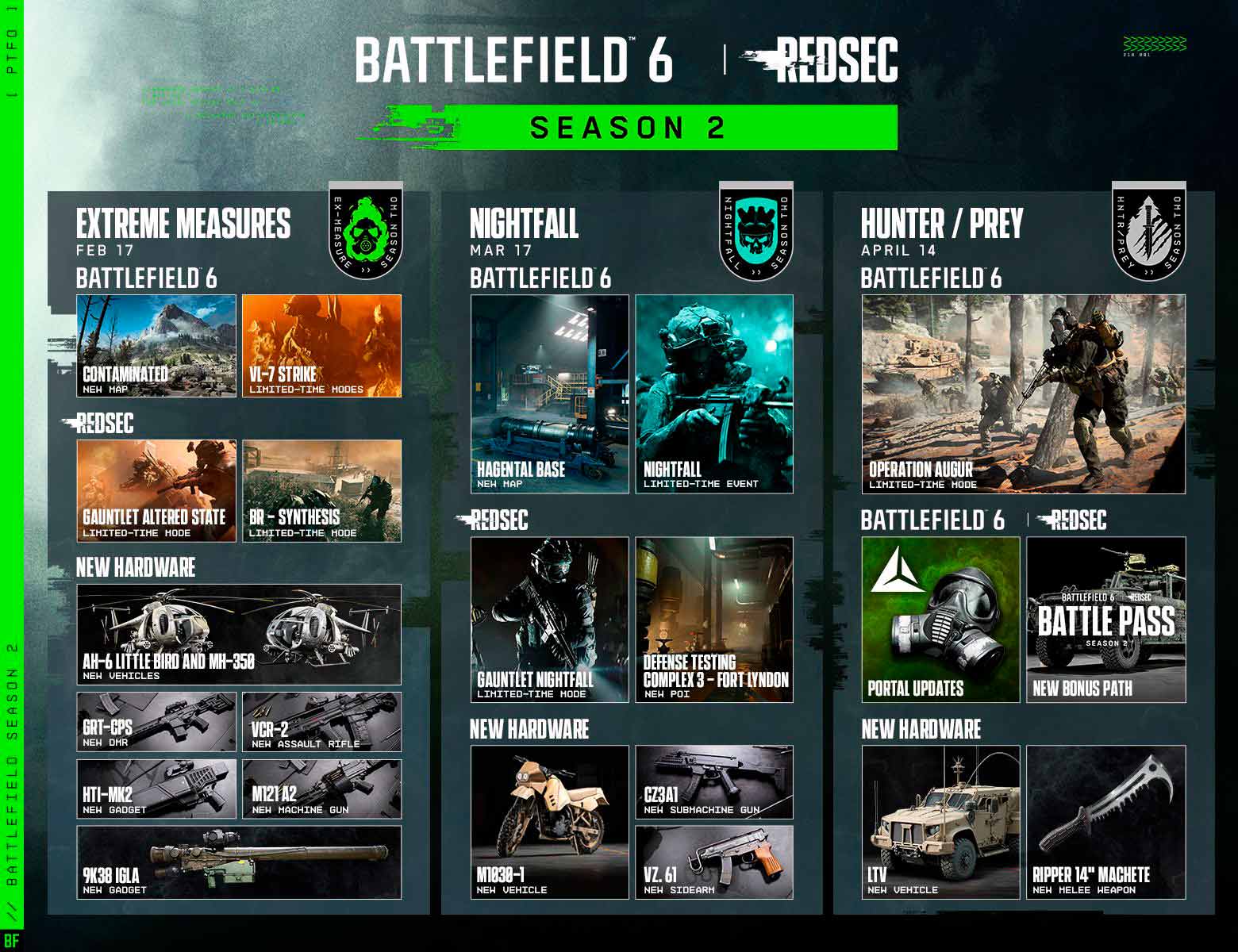Click the CZ3A1 submachine gun tile
The image size is (1238, 952).
(714, 782)
